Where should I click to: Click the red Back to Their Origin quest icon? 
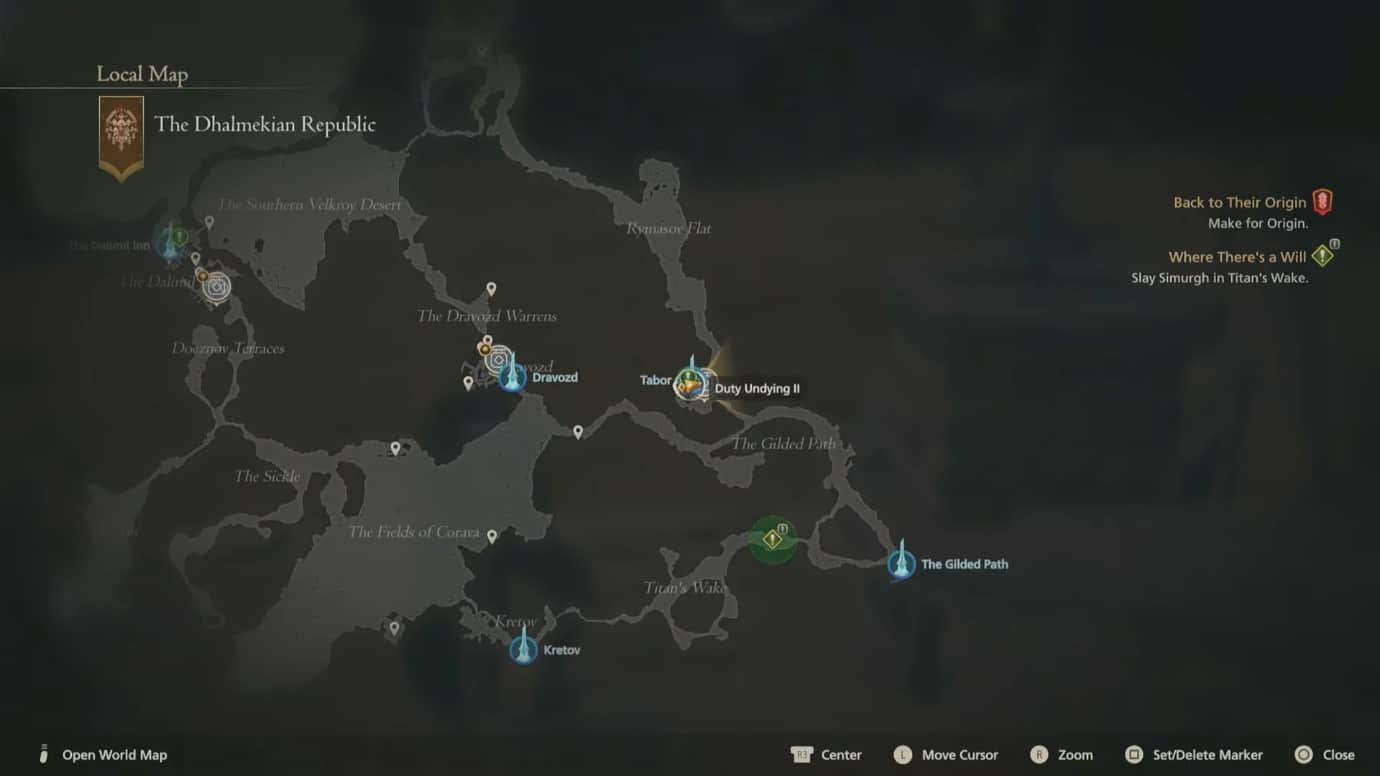point(1322,201)
